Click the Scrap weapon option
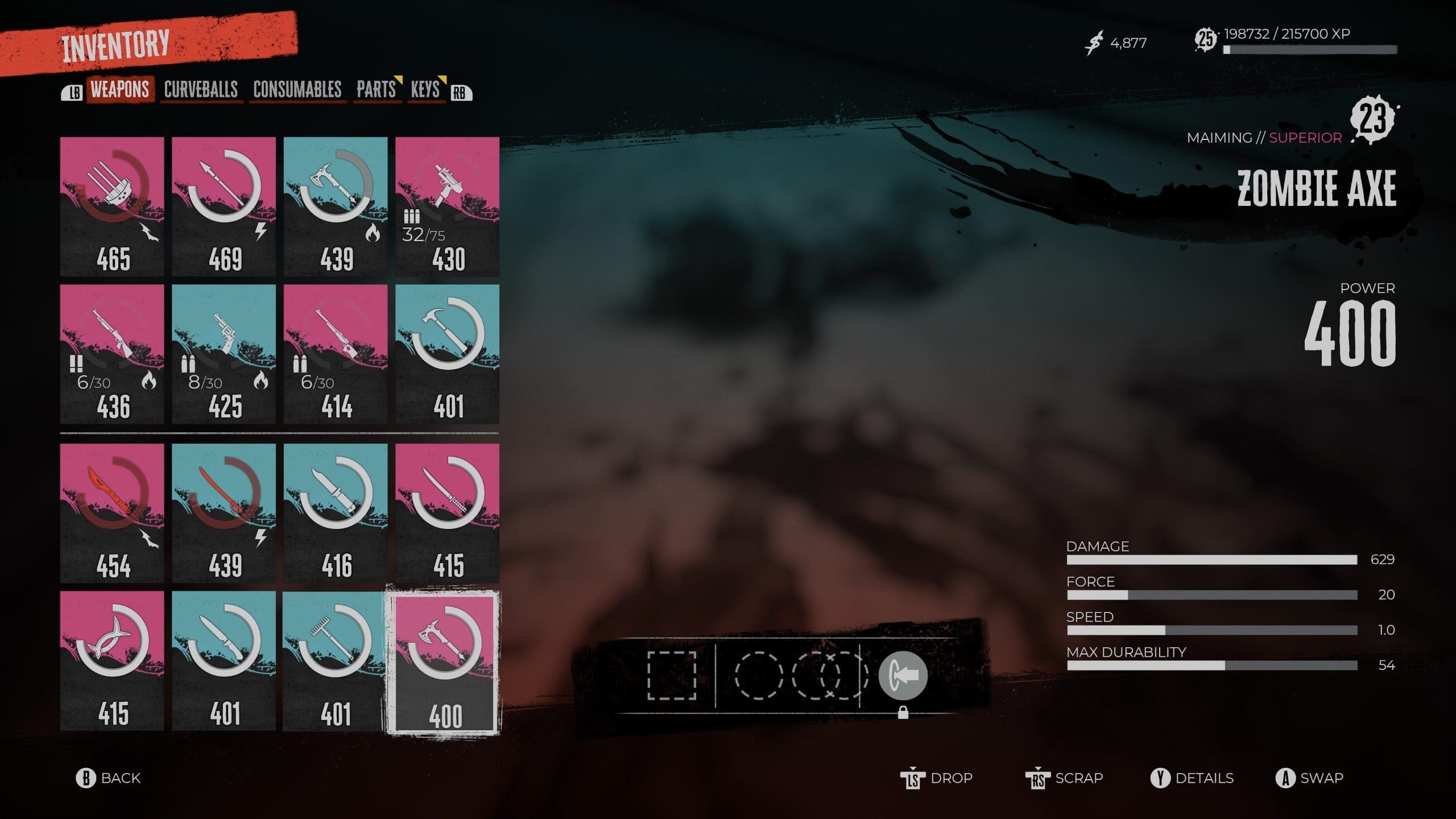This screenshot has height=819, width=1456. [x=1065, y=778]
